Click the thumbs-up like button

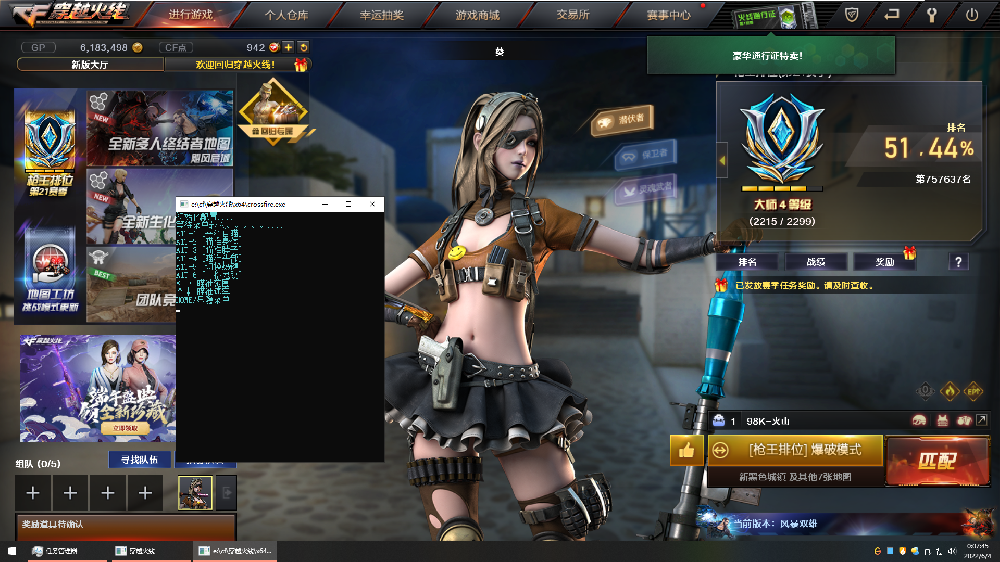coord(686,450)
